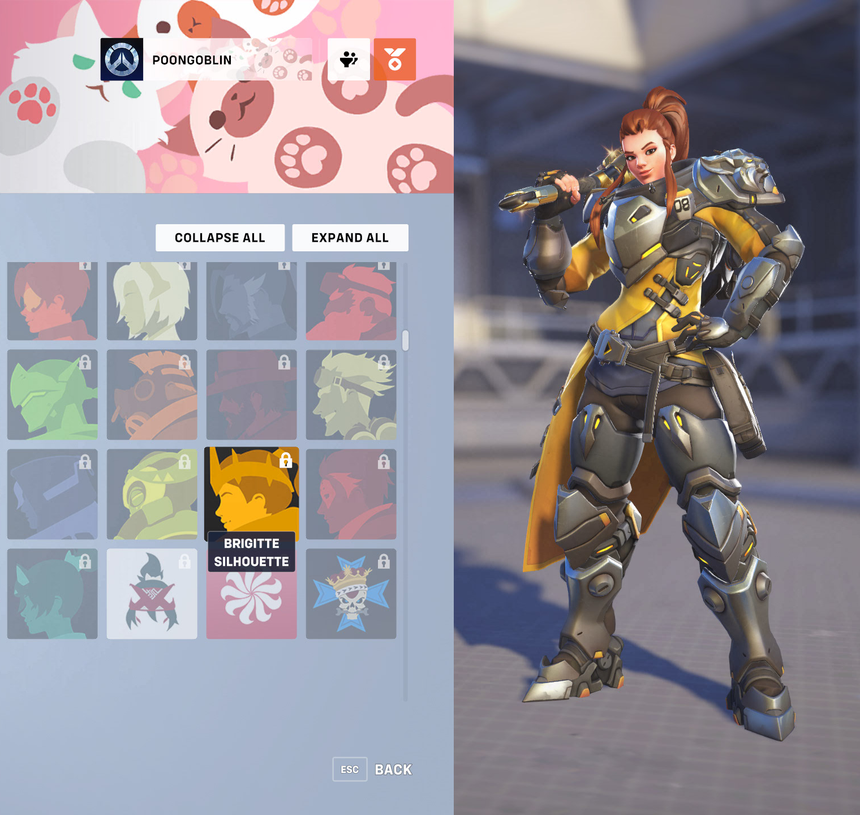860x815 pixels.
Task: Click the Overwatch logo player avatar
Action: [x=122, y=60]
